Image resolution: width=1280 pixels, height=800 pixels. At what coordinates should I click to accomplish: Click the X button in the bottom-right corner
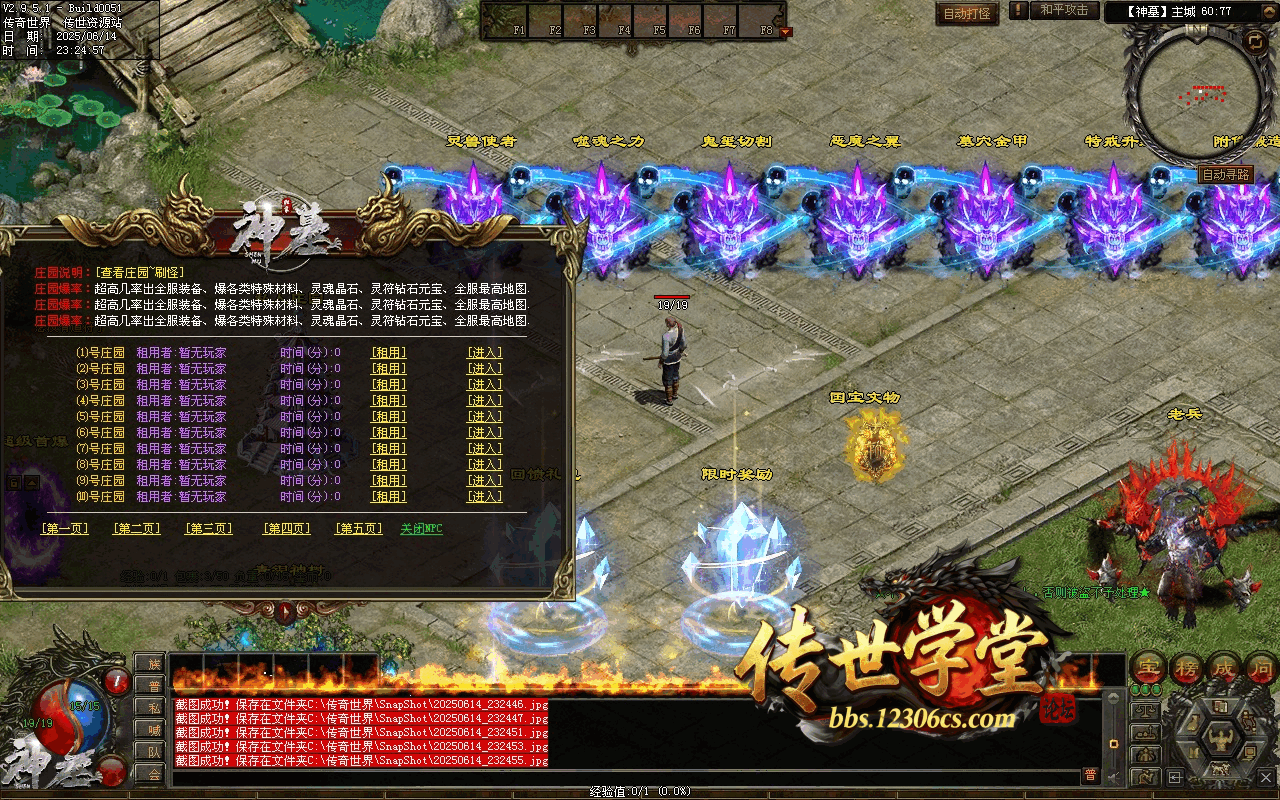coord(1265,776)
